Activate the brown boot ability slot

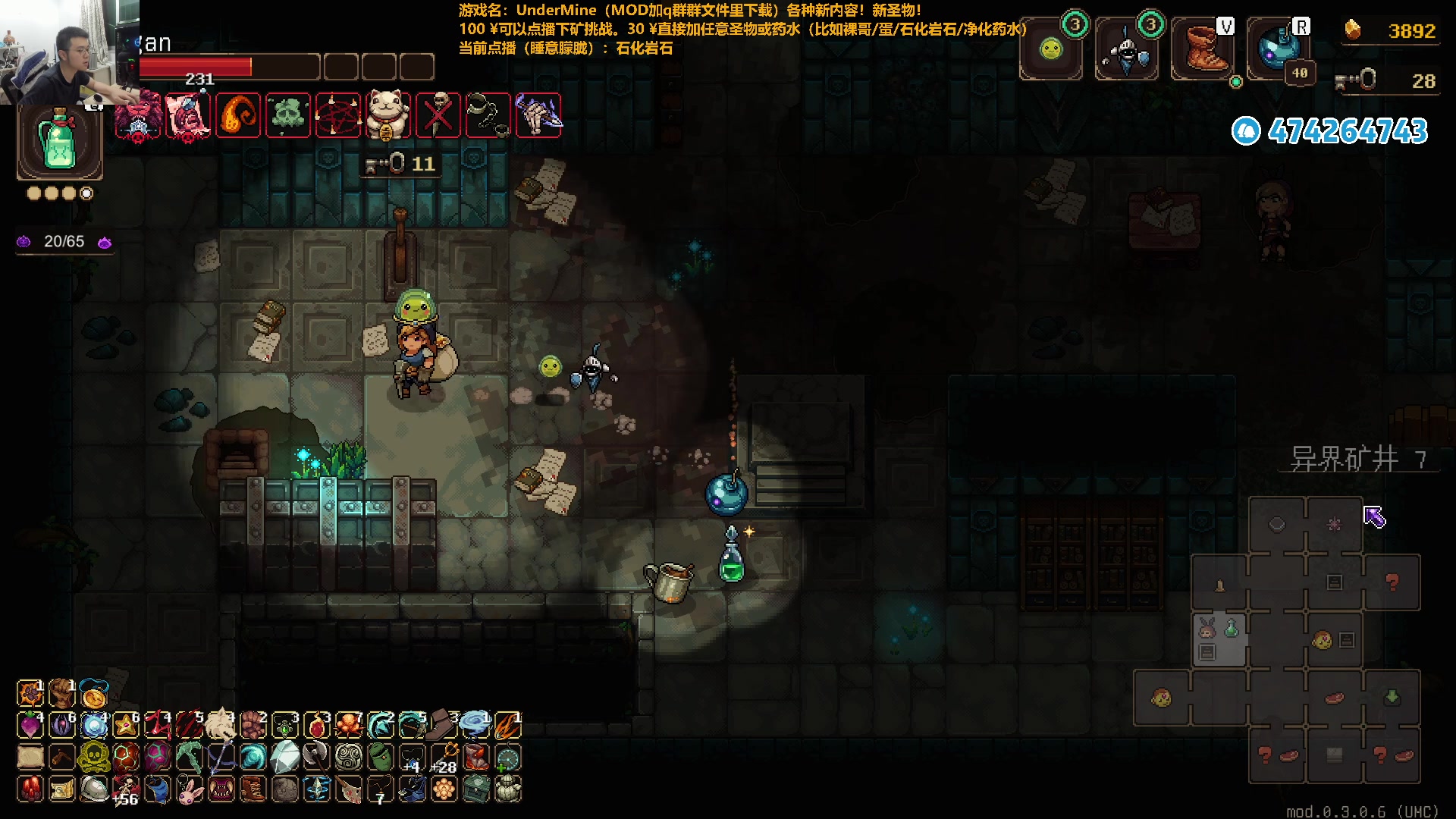point(1202,50)
